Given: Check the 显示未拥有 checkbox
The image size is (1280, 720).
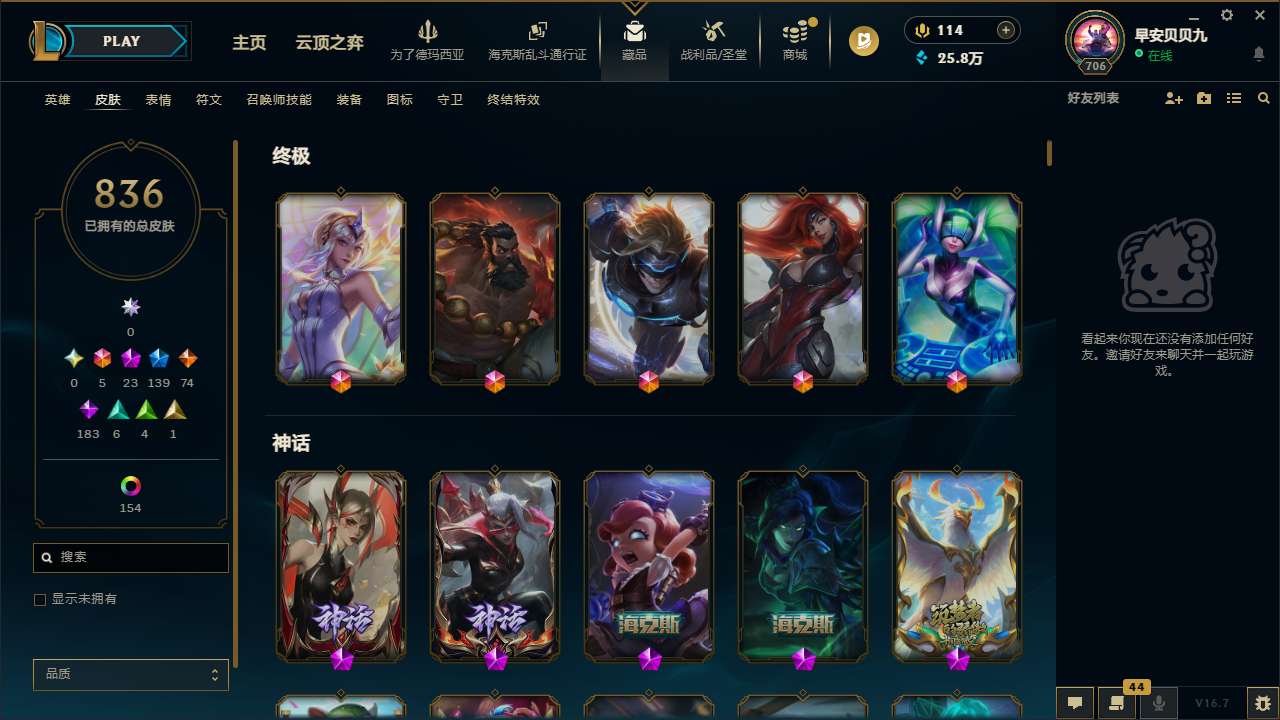Looking at the screenshot, I should (40, 599).
